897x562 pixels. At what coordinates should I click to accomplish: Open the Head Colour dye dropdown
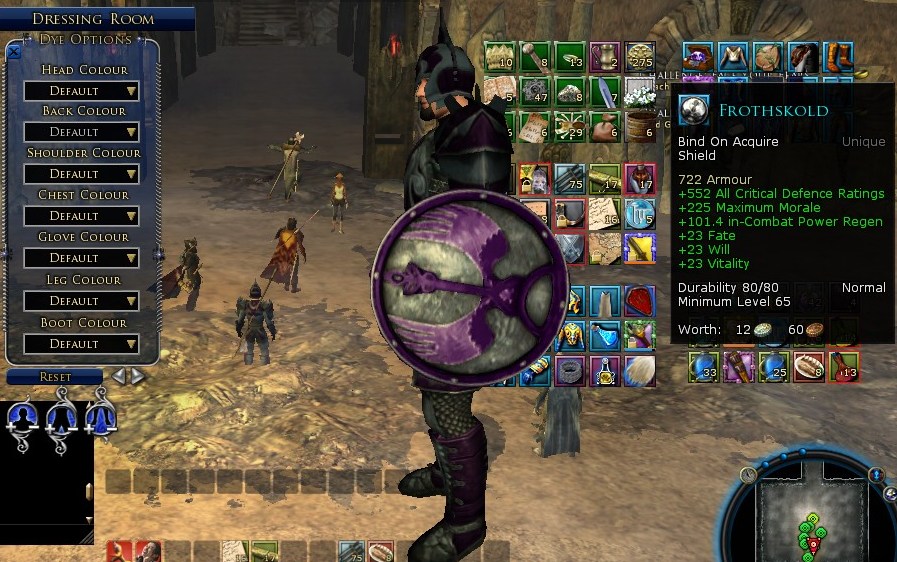(x=82, y=91)
